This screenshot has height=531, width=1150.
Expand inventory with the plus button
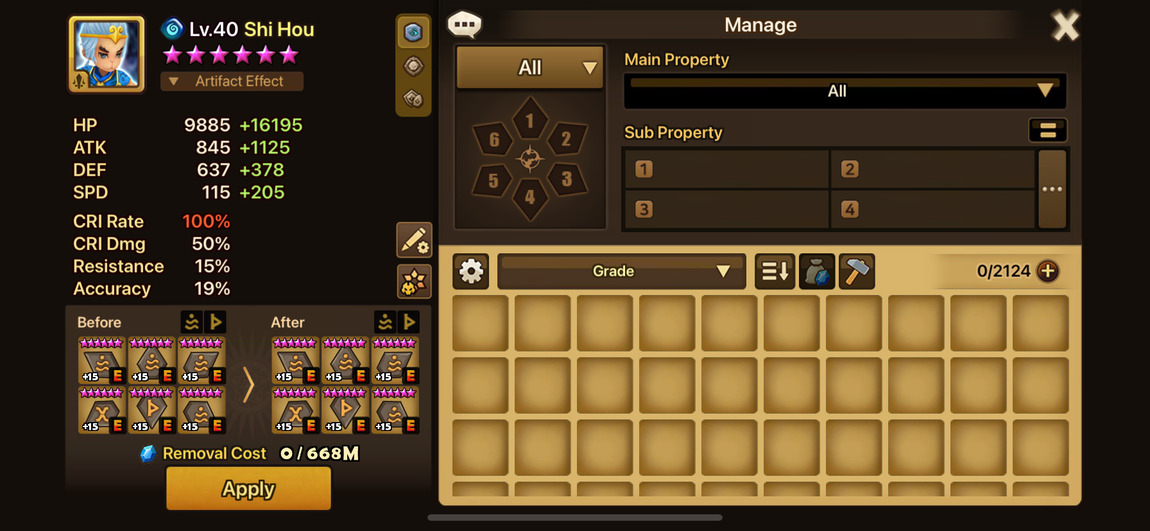(1048, 271)
